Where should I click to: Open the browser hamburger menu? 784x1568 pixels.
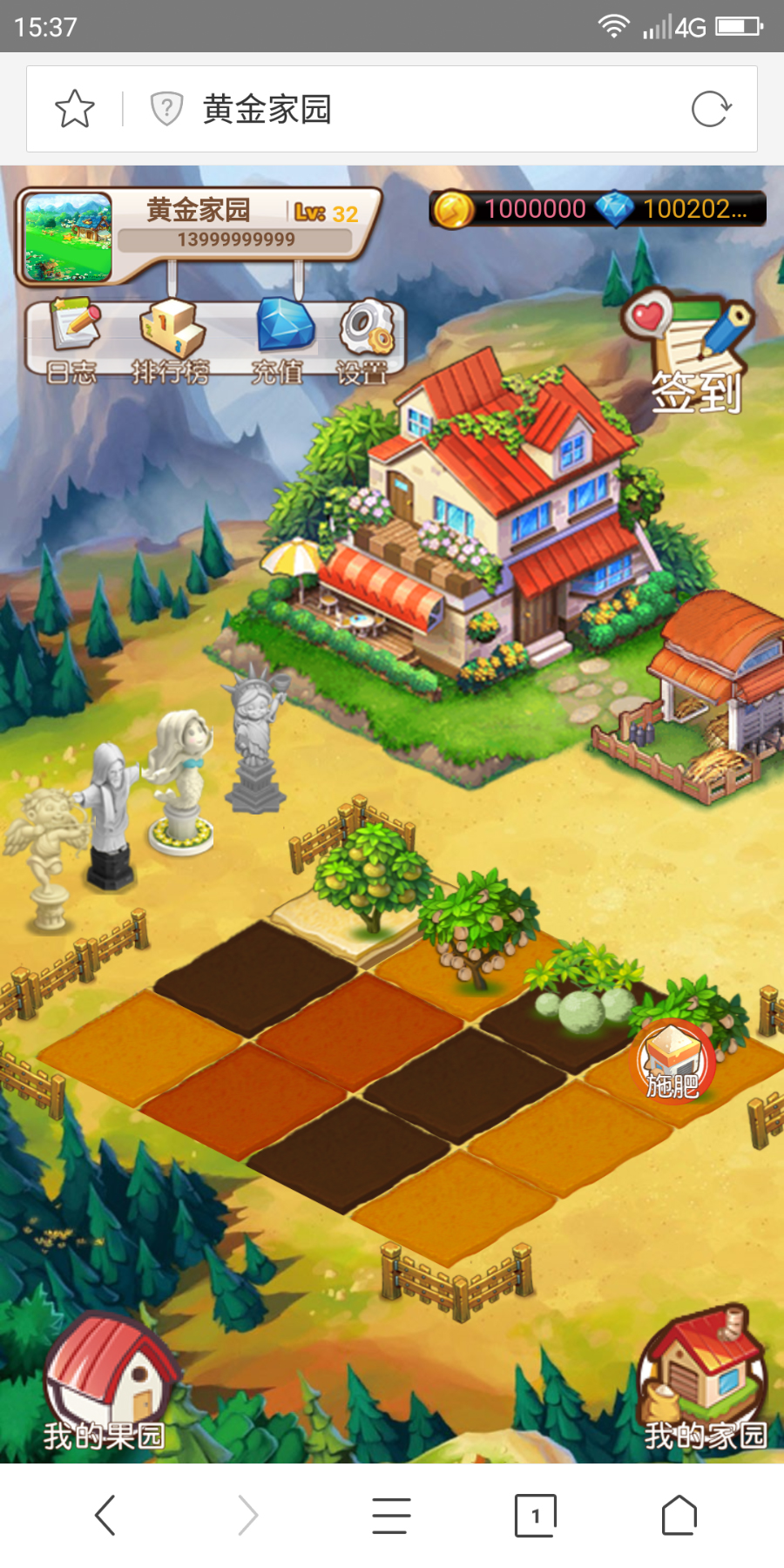click(x=391, y=1516)
